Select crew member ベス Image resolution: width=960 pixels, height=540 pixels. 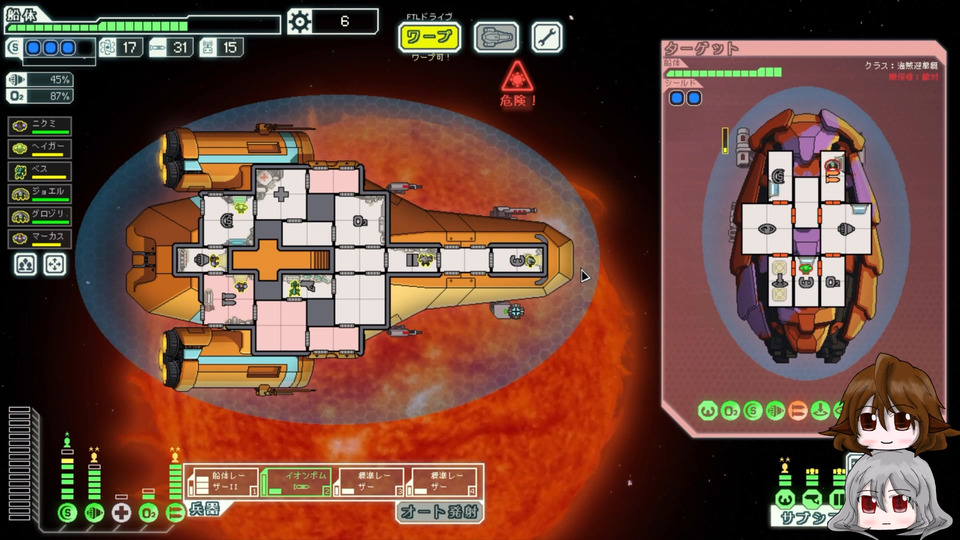click(40, 170)
